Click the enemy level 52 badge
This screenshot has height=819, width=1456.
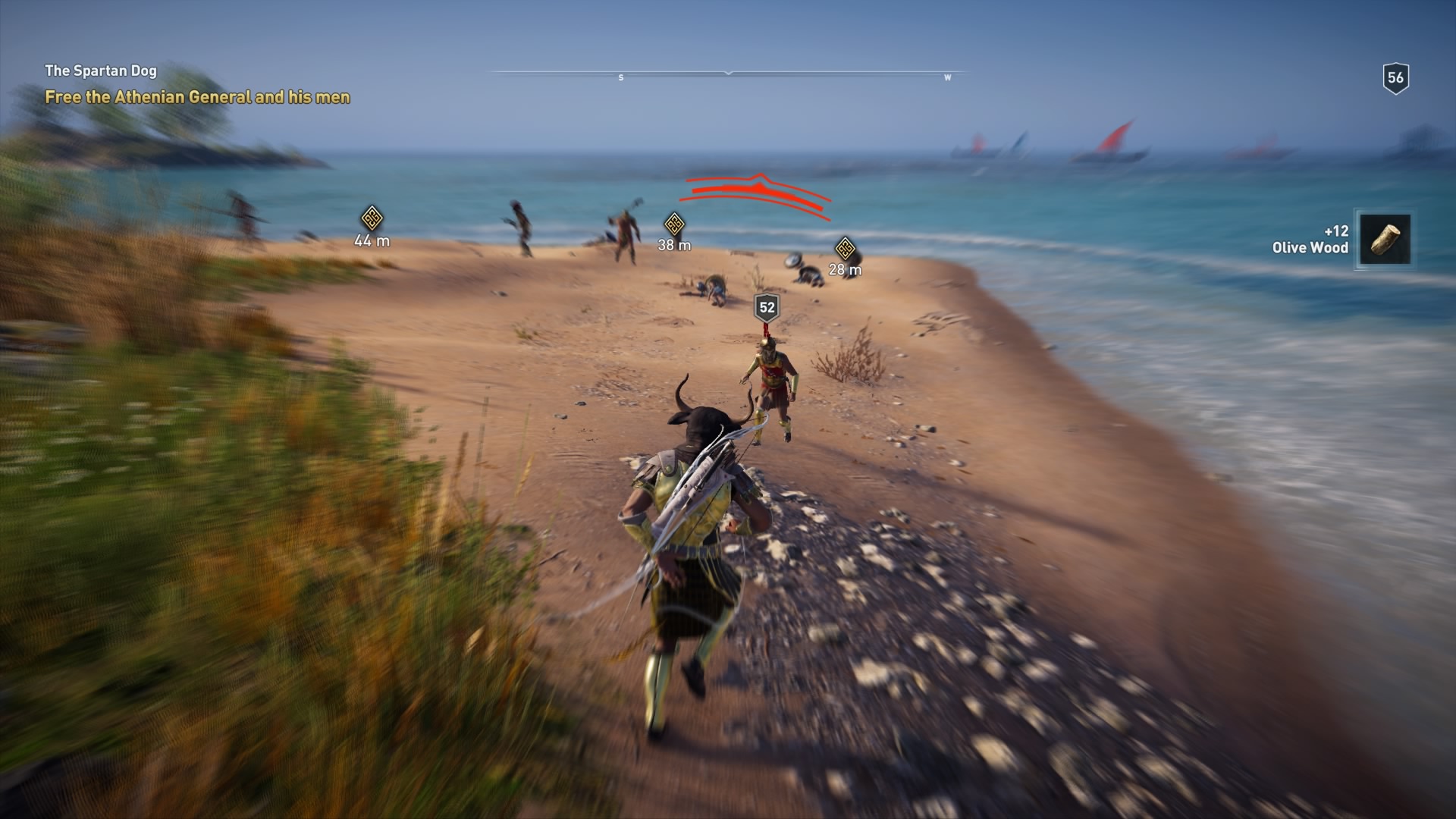(x=765, y=306)
